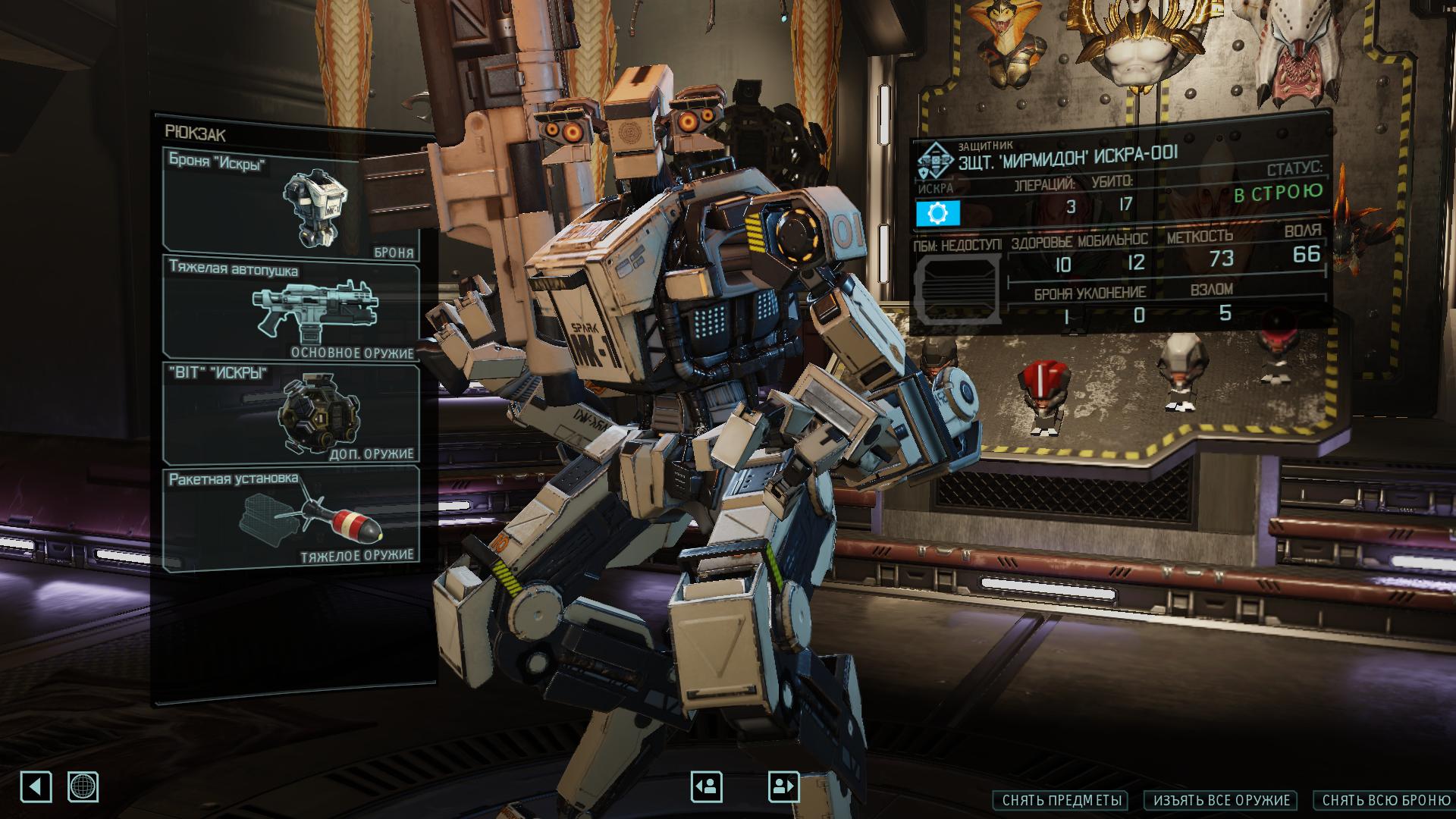Select the Броня "Искры" armor slot

(x=291, y=201)
